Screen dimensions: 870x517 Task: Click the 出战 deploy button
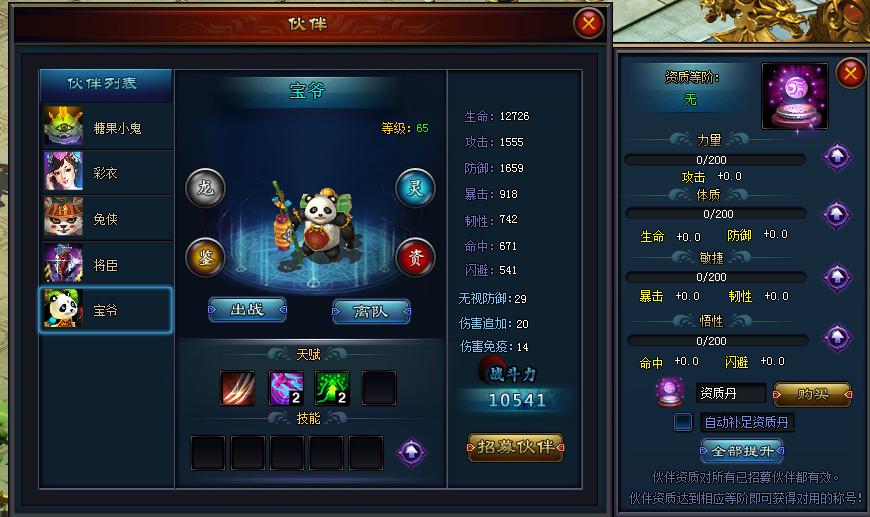(x=247, y=310)
